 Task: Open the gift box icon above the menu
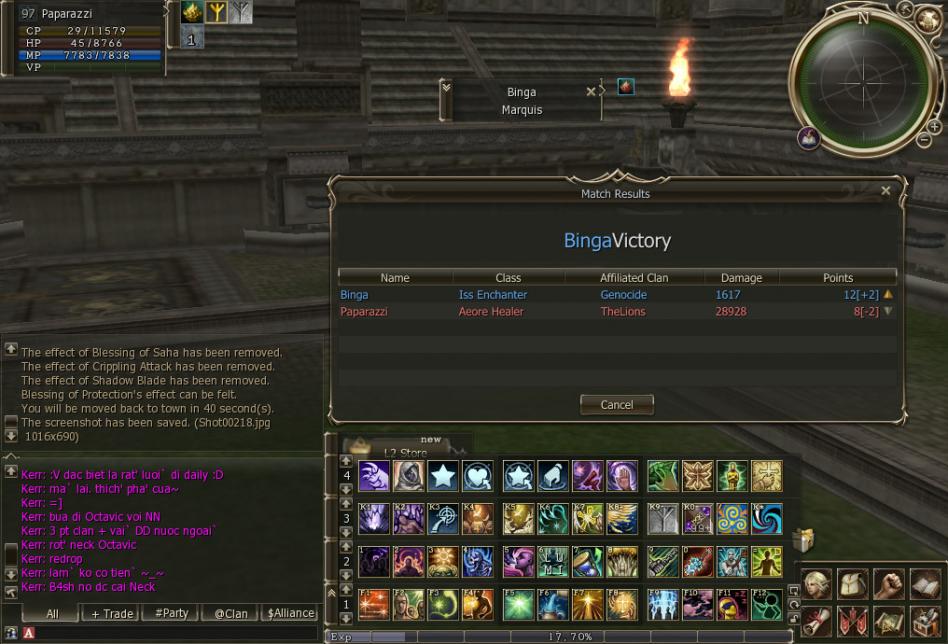[803, 541]
